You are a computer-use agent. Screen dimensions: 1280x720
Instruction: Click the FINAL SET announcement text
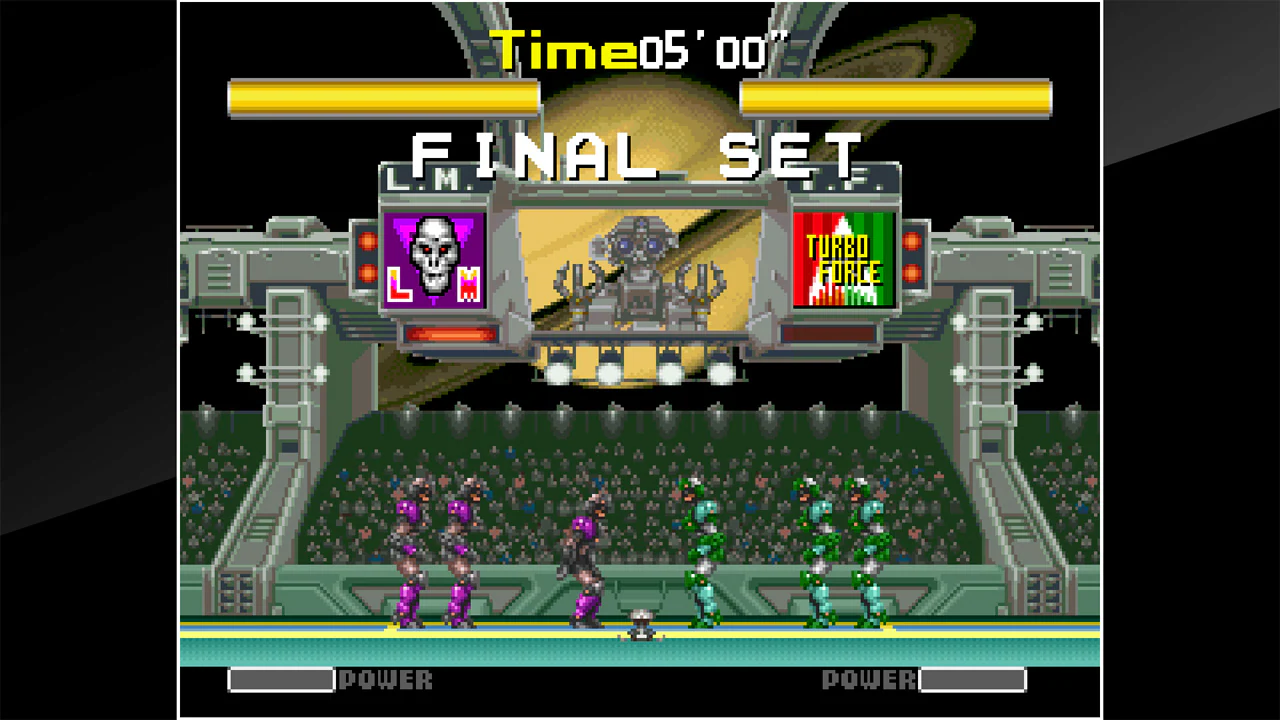point(639,150)
